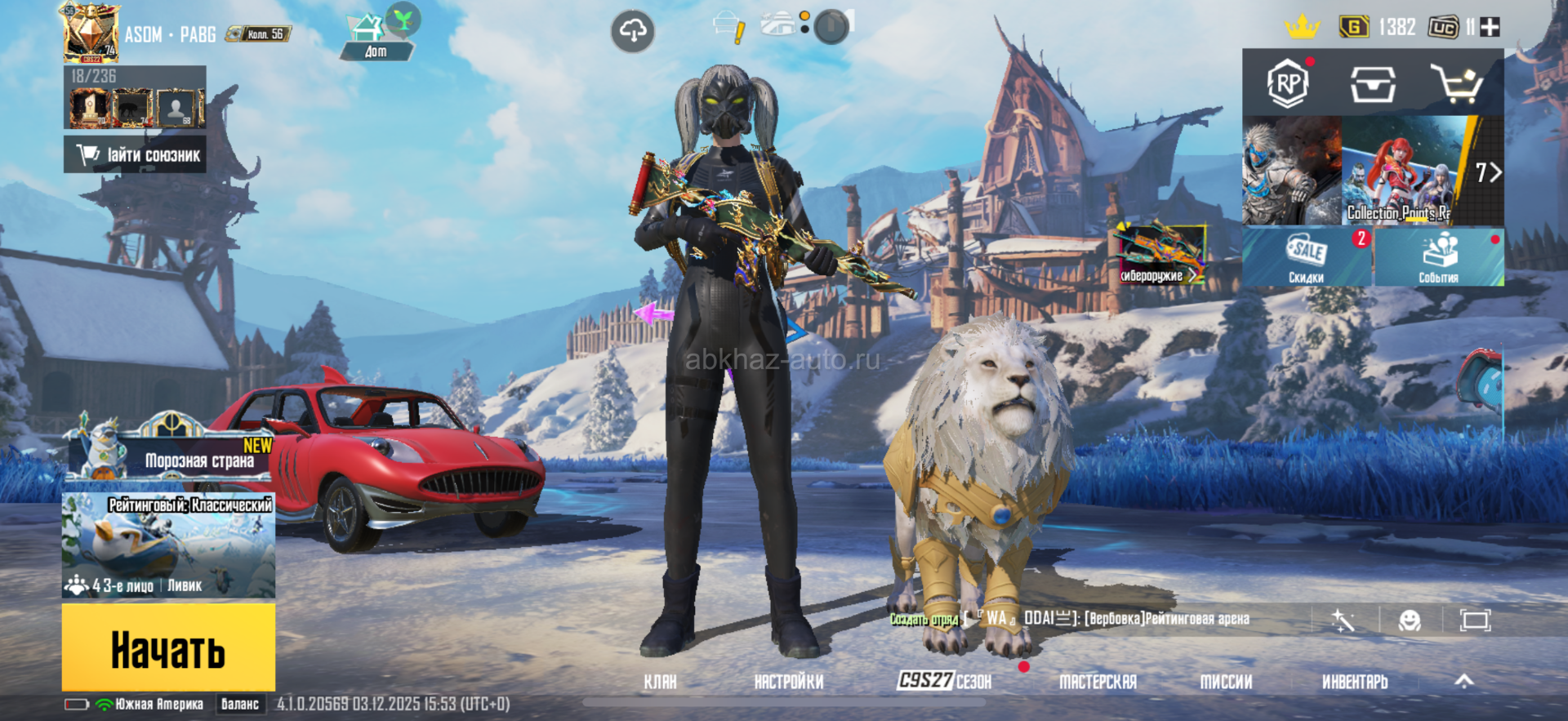This screenshot has height=721, width=1568.
Task: Open the ИНВЕНТАРЬ inventory
Action: point(1355,682)
